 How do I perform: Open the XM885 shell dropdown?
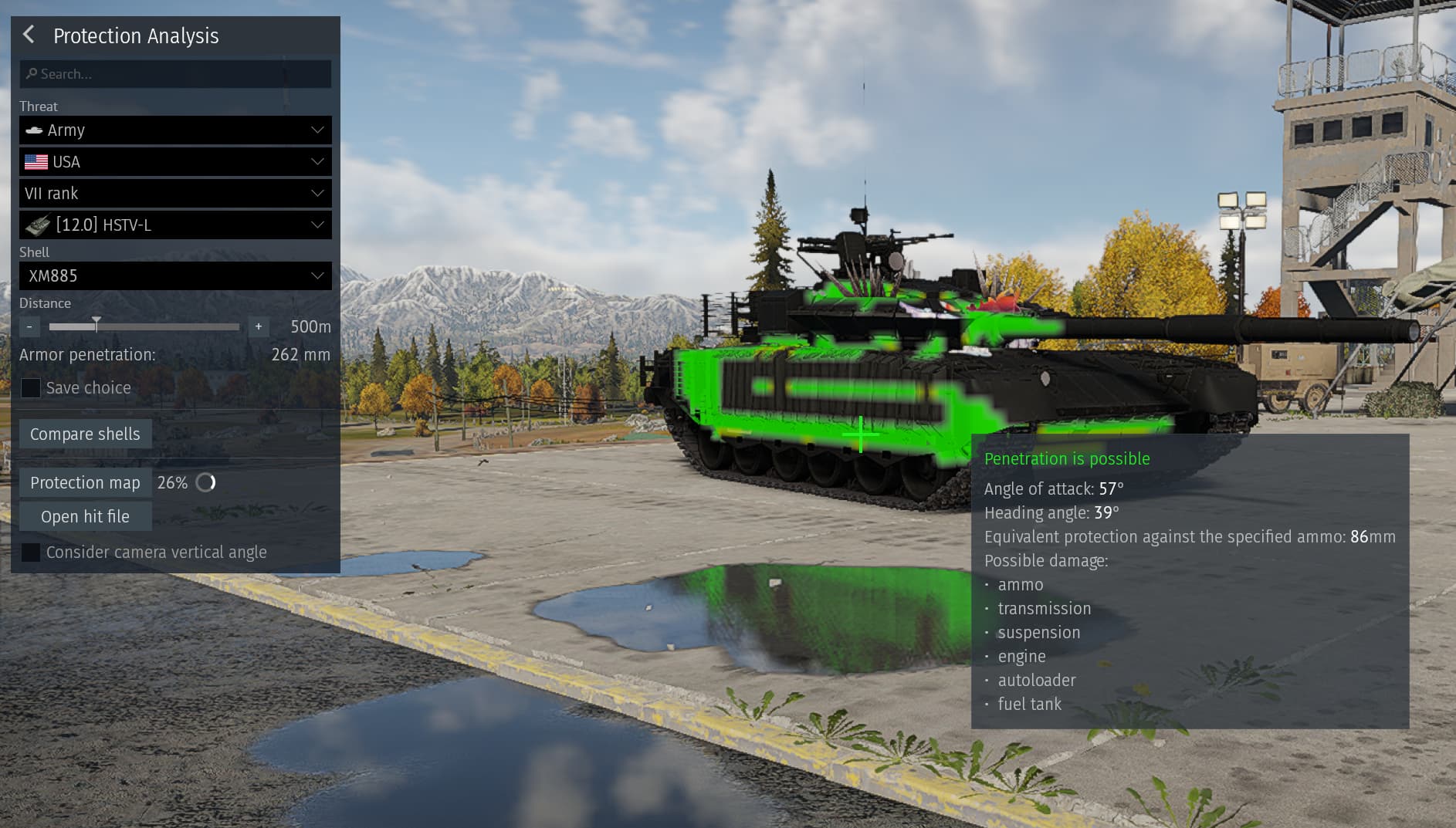click(x=175, y=276)
